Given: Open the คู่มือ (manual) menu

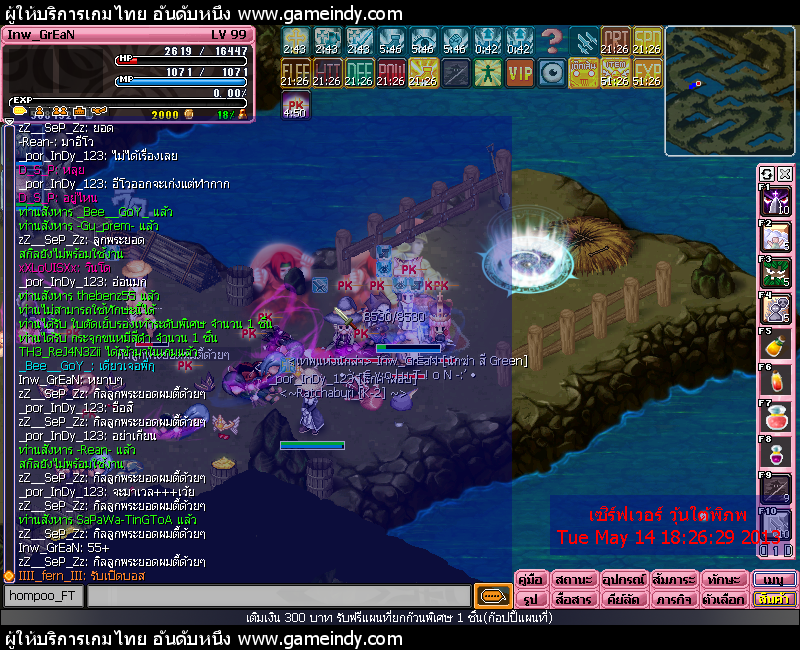Looking at the screenshot, I should (x=530, y=580).
